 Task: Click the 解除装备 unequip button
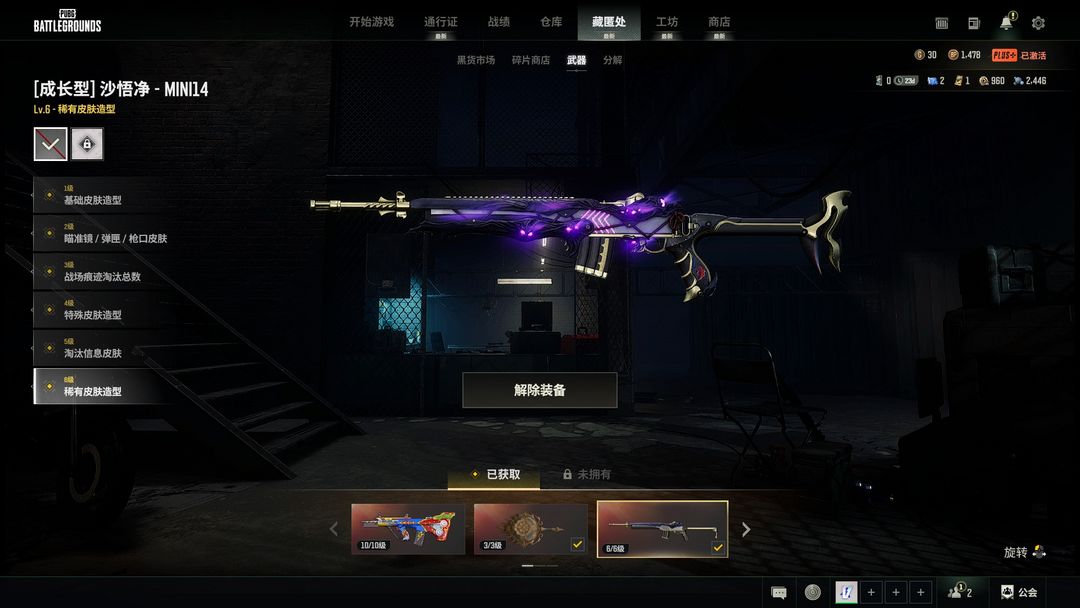click(539, 390)
